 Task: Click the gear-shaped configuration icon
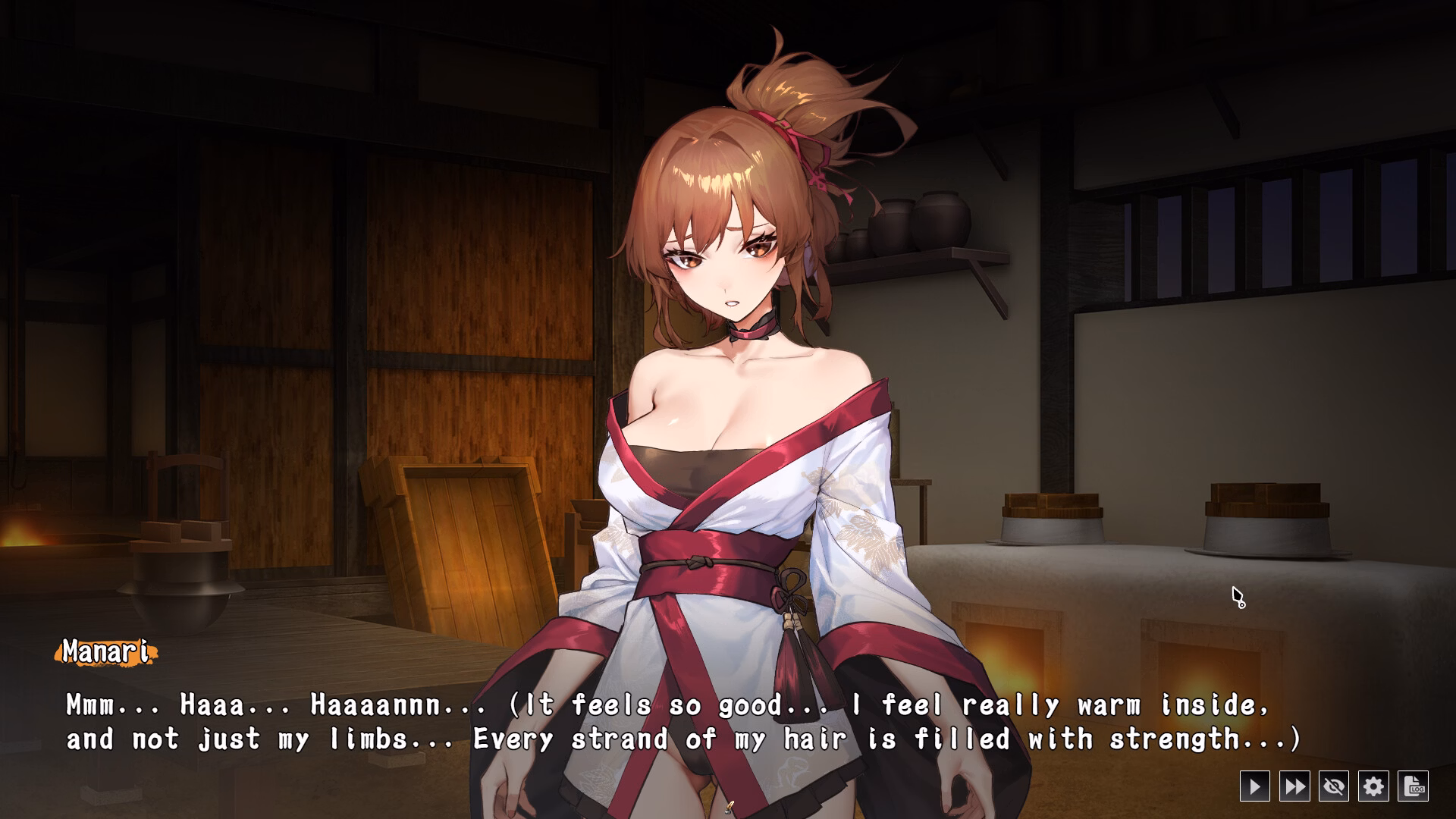click(x=1375, y=787)
